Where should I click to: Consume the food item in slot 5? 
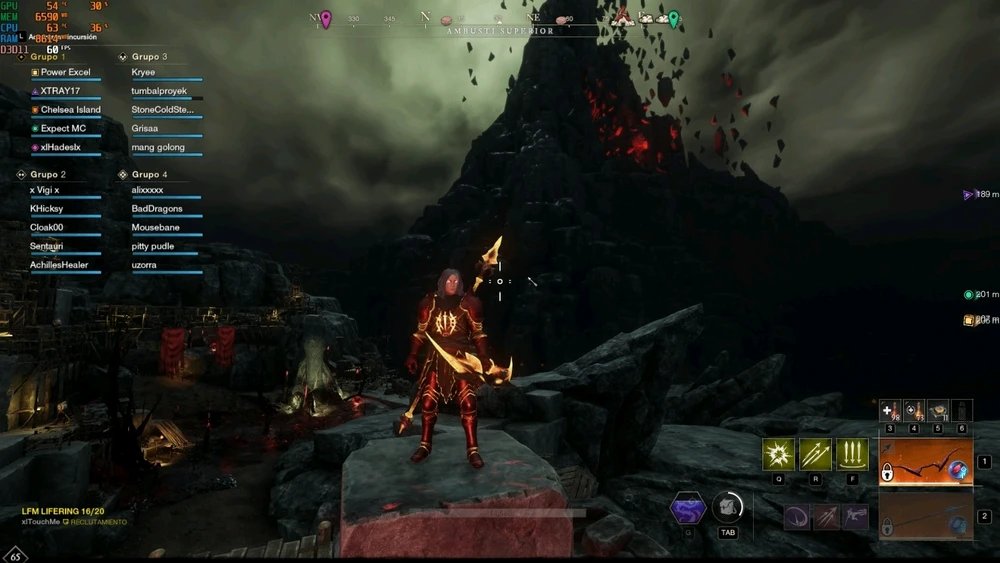coord(938,410)
